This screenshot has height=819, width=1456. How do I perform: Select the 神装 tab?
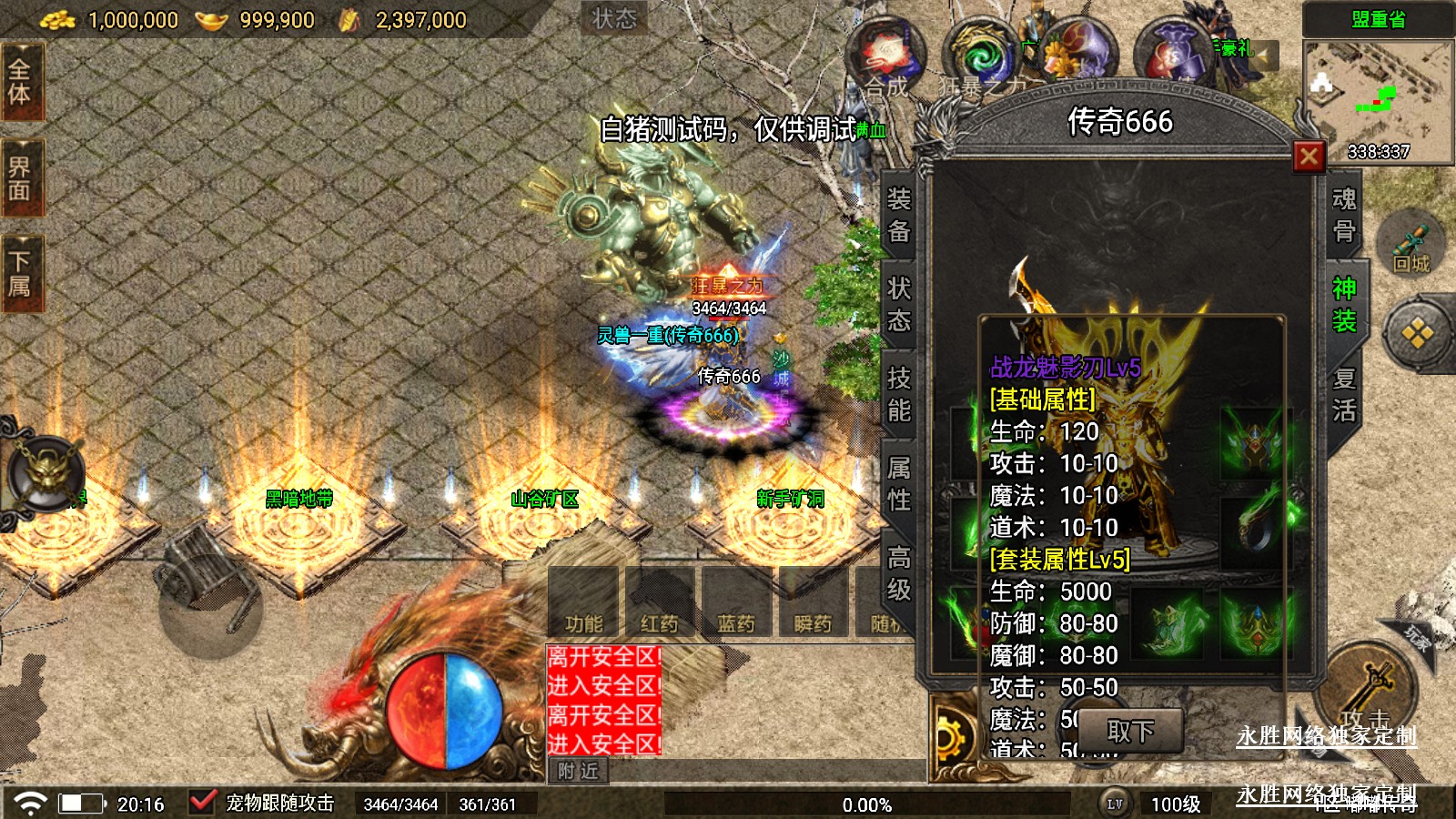(x=1343, y=304)
